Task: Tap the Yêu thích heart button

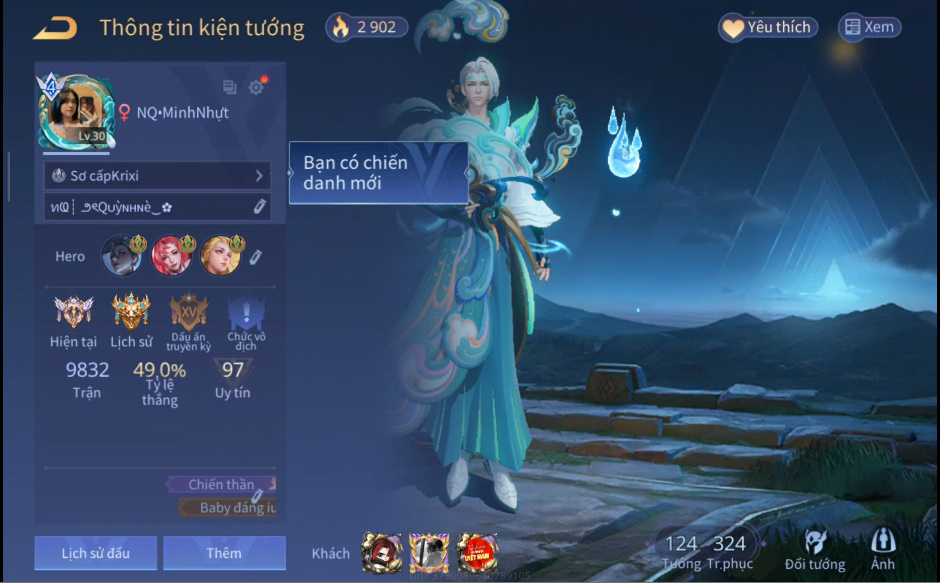Action: pos(767,27)
